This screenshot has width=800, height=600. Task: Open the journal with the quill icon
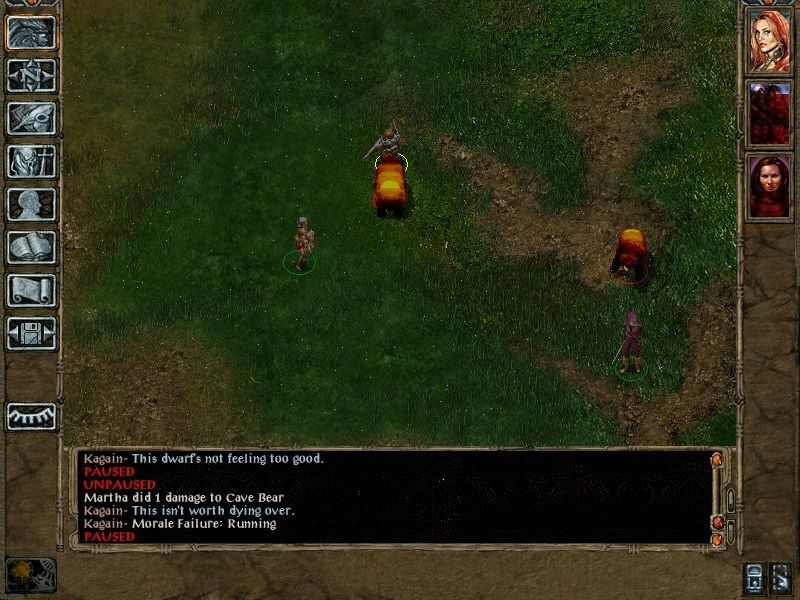[x=31, y=118]
